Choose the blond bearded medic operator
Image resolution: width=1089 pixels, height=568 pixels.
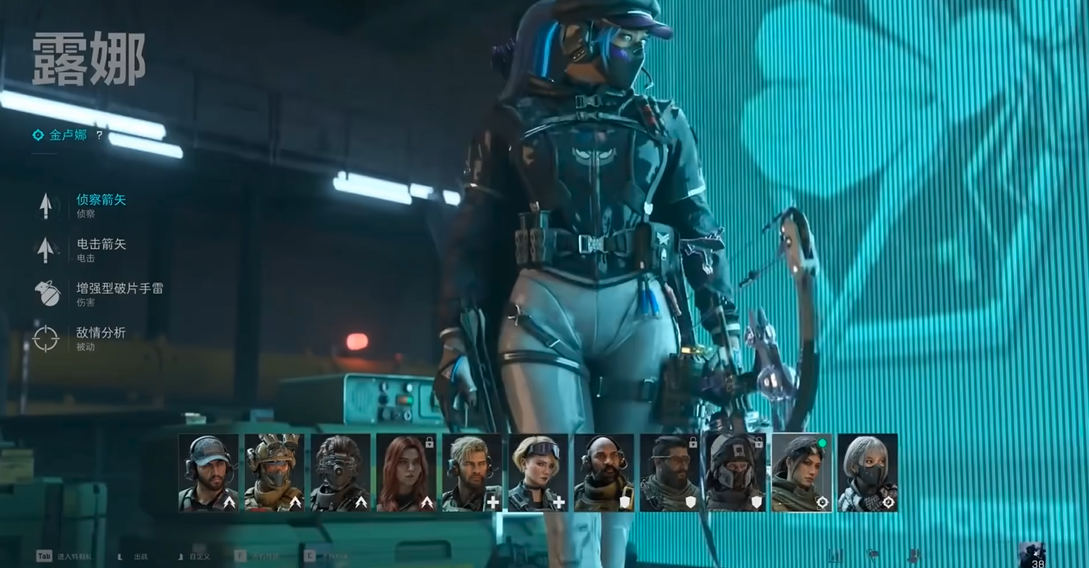point(472,473)
